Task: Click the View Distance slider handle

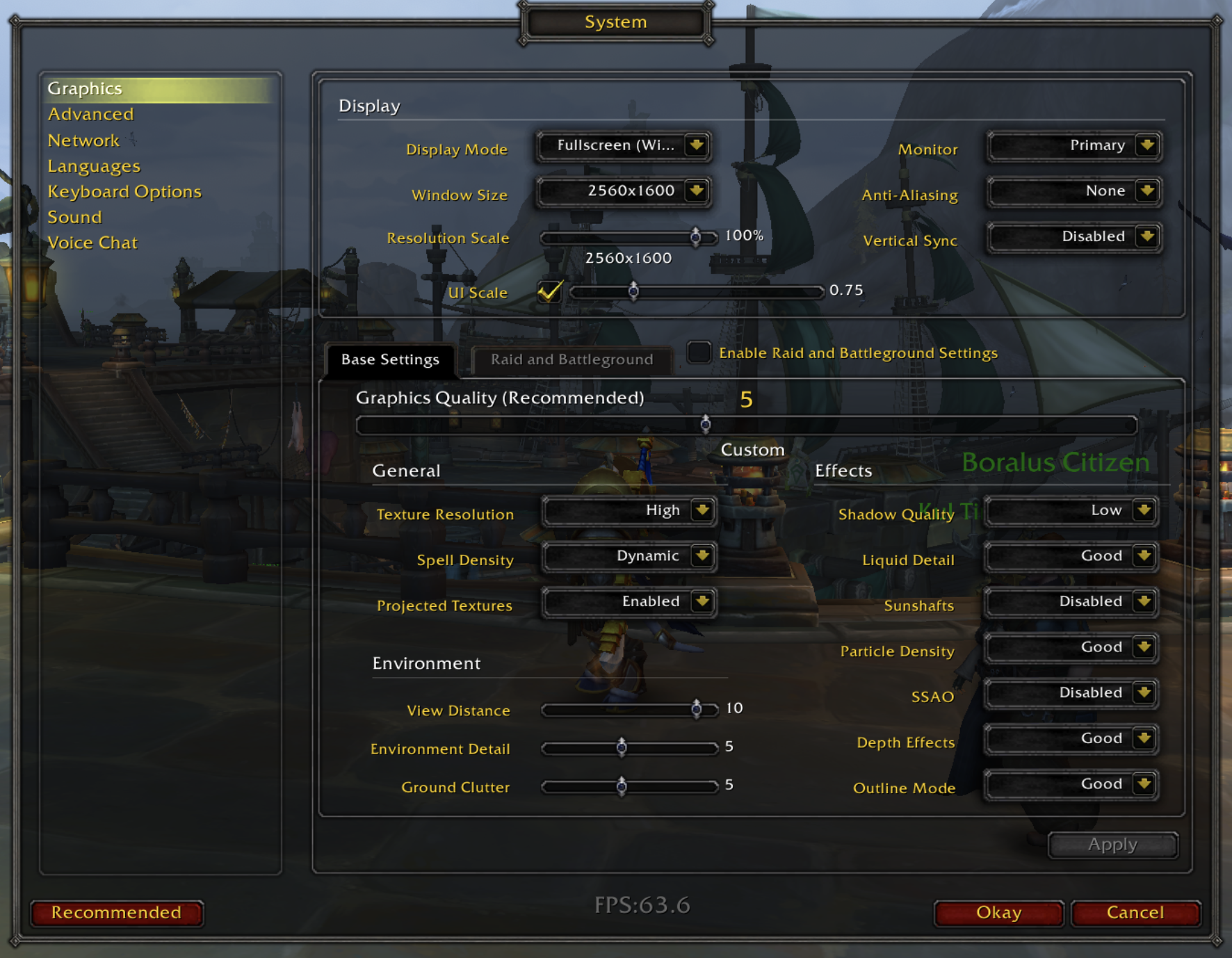Action: [x=696, y=708]
